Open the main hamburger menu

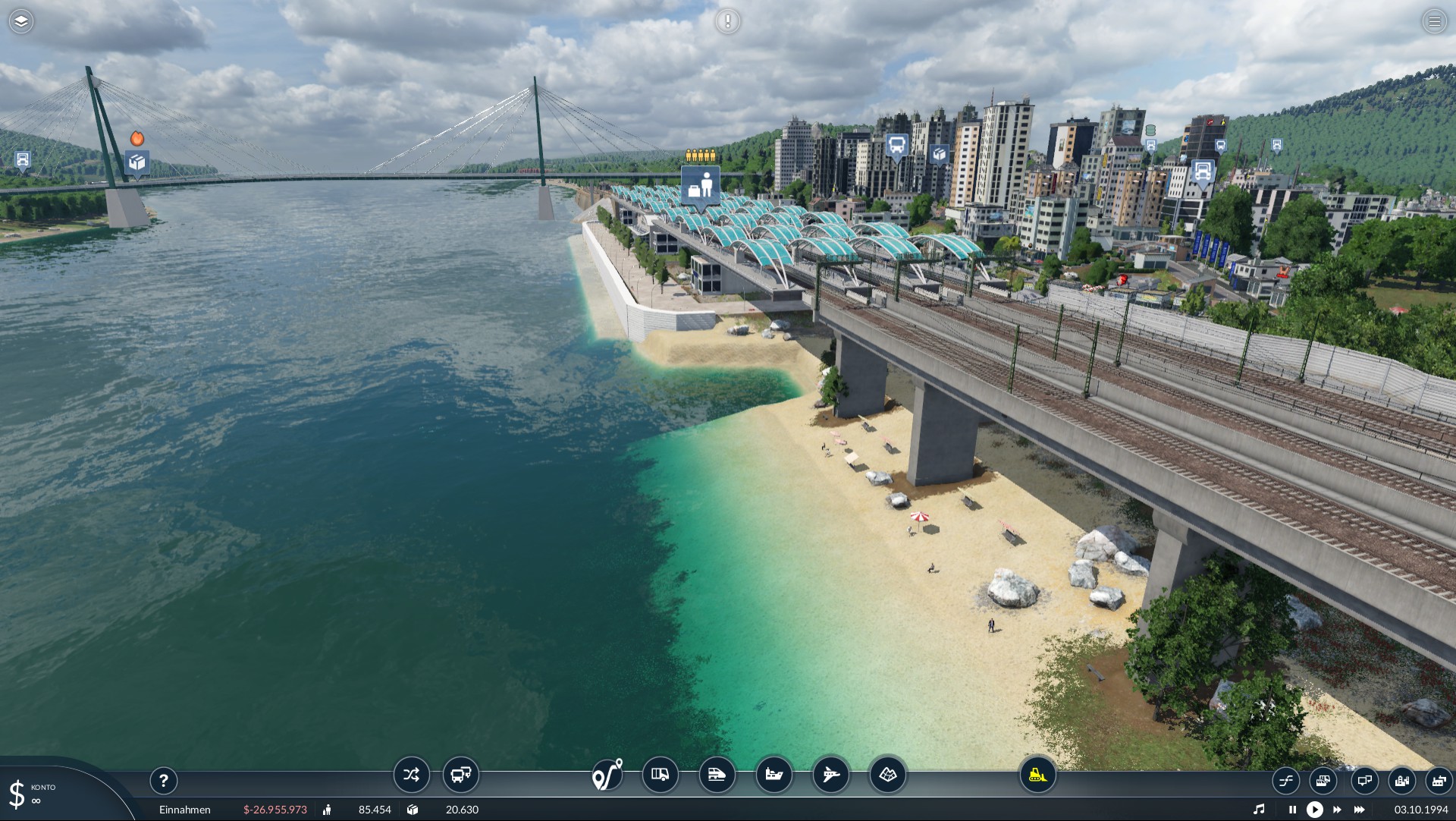(x=1434, y=21)
